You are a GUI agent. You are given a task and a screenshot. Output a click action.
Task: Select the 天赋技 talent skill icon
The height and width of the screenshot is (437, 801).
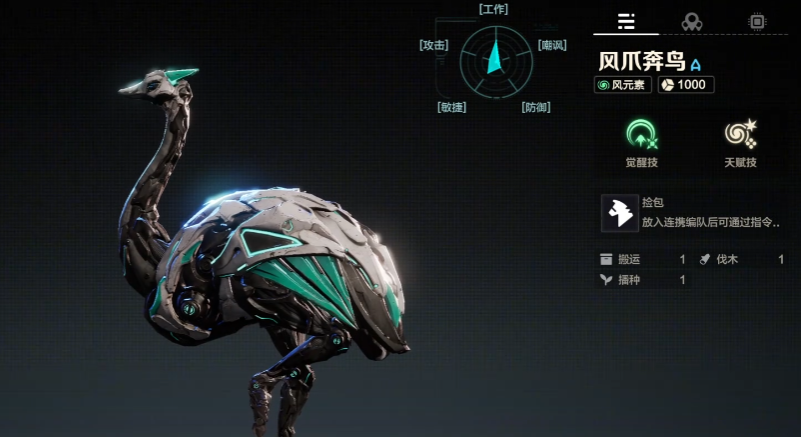740,135
